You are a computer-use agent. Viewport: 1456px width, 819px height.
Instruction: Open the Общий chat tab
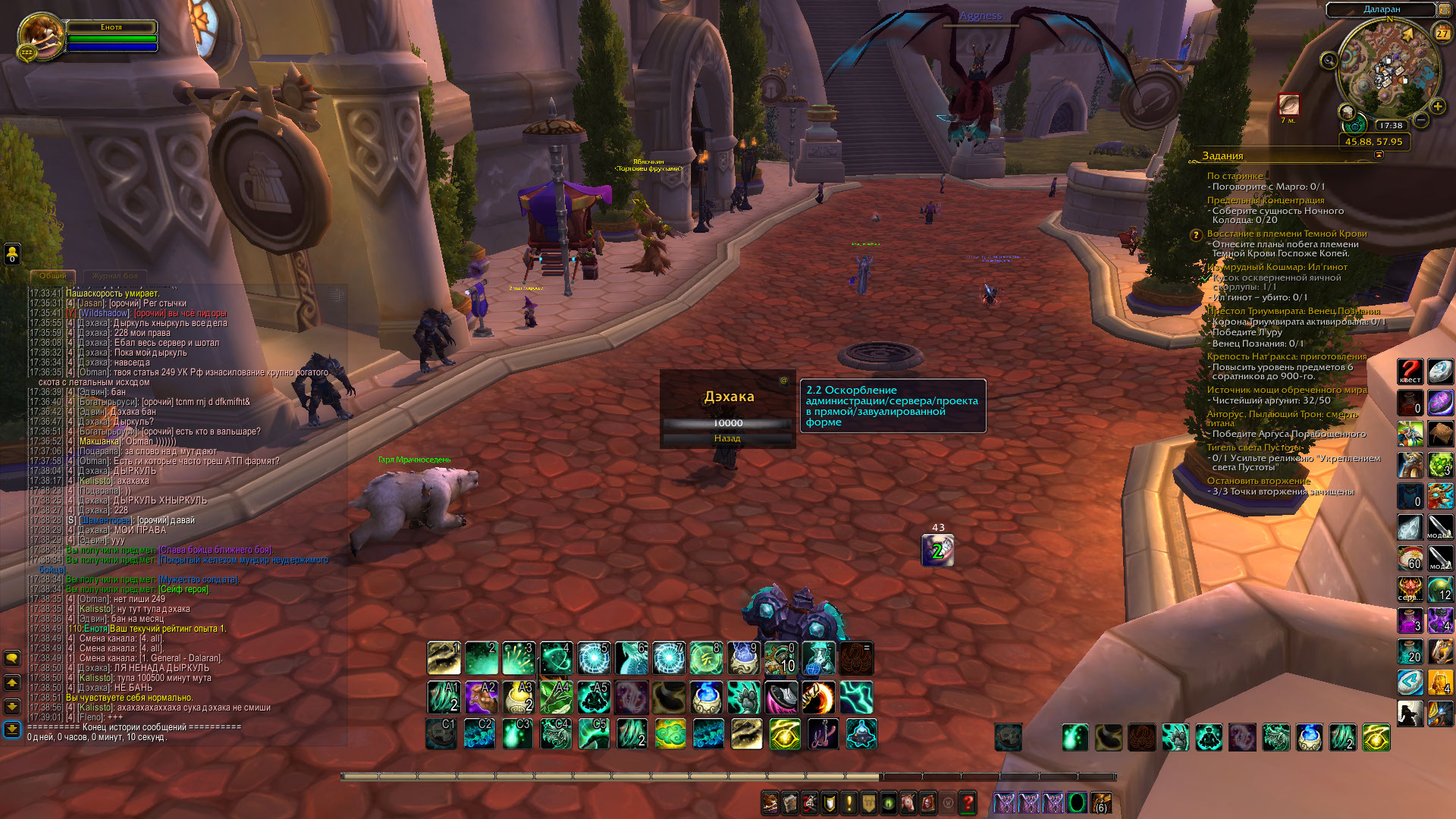[x=53, y=276]
